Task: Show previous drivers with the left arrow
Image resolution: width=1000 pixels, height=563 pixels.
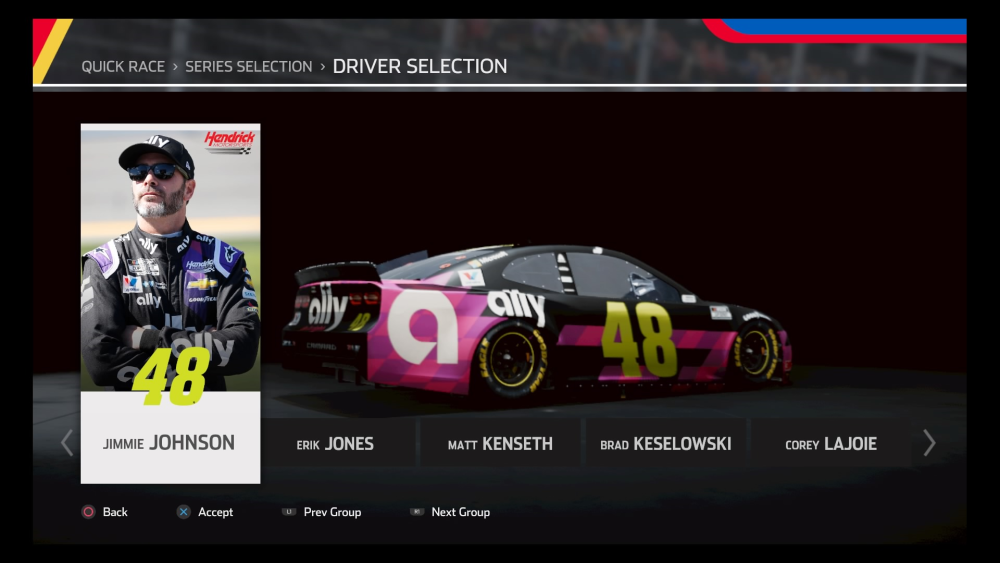Action: [x=67, y=443]
